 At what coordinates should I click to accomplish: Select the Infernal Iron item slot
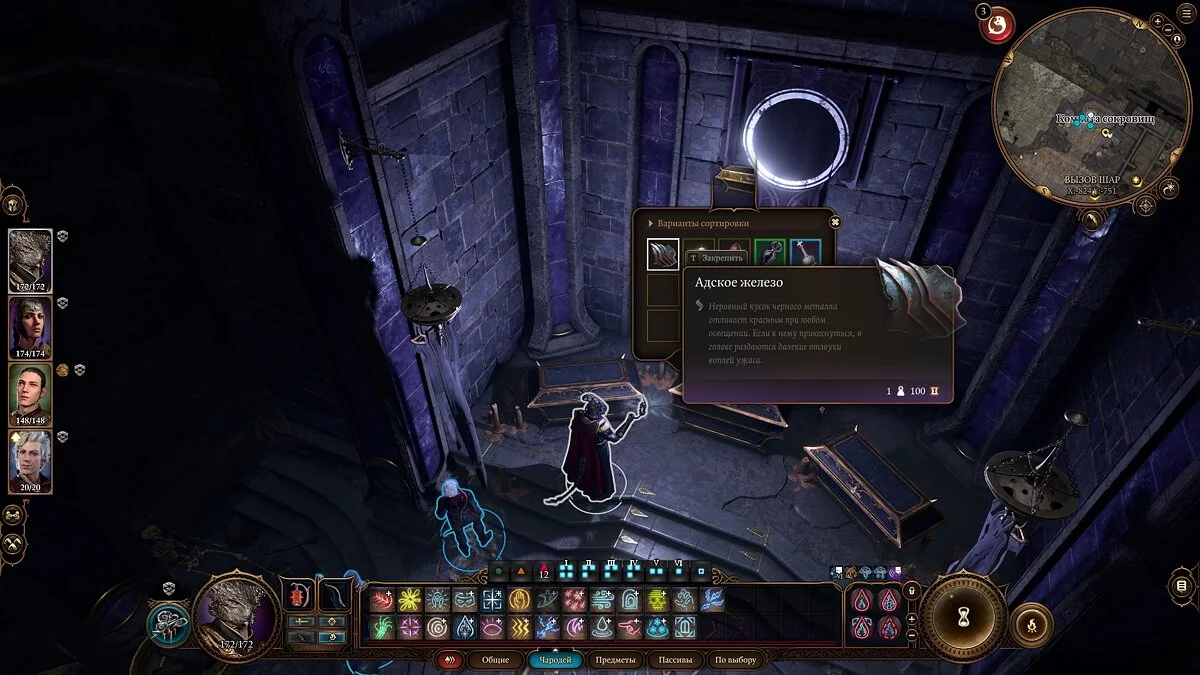click(662, 255)
